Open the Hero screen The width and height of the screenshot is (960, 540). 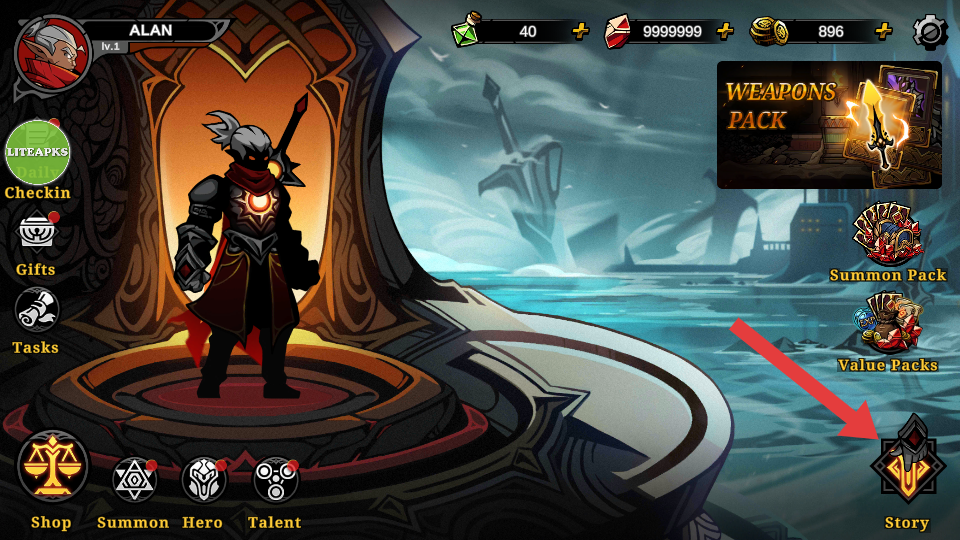coord(203,481)
